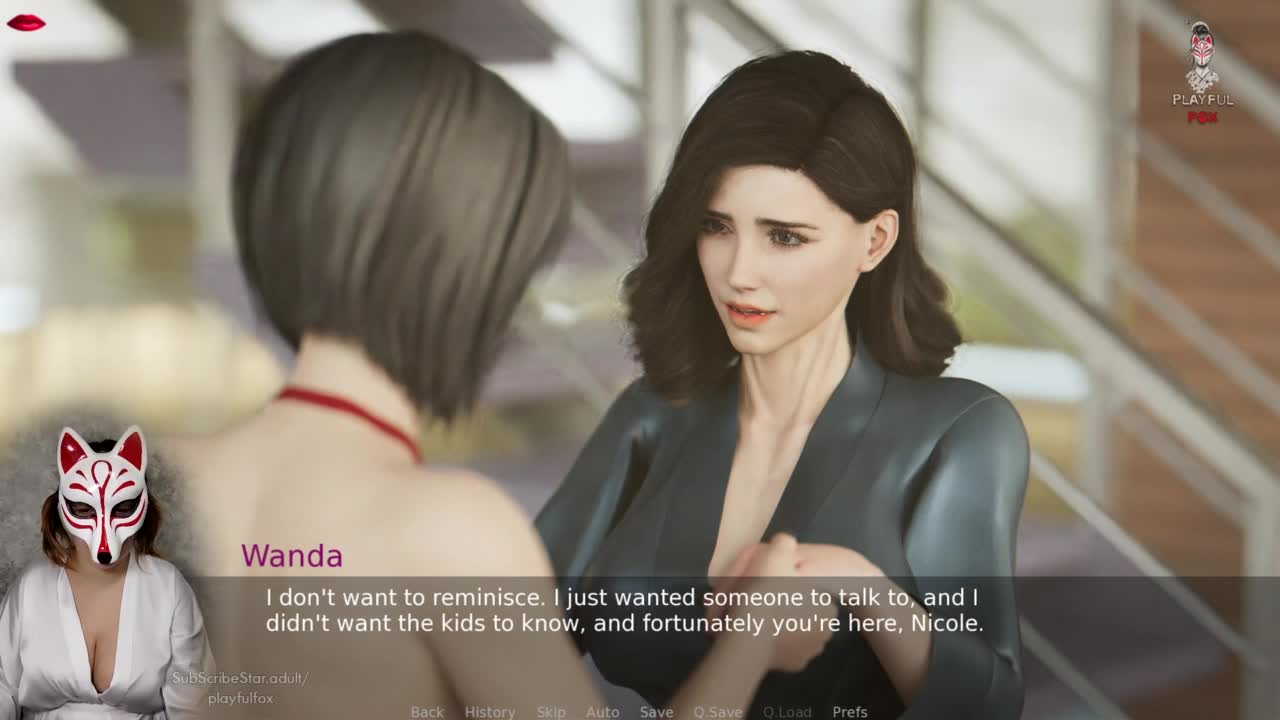
Task: Click Q.Save for quick saving
Action: (x=718, y=712)
